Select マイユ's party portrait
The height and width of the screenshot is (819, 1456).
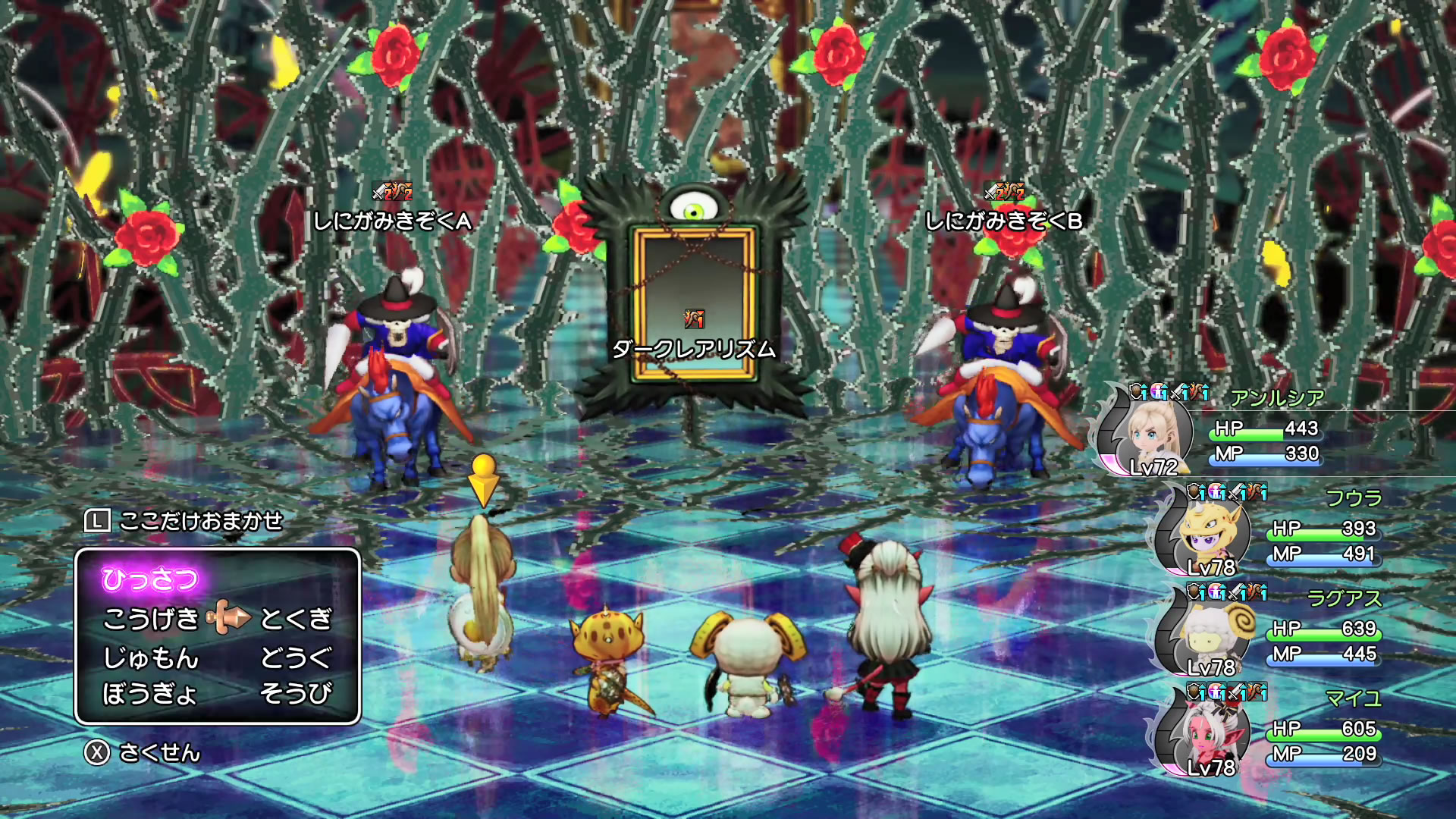pyautogui.click(x=1206, y=733)
